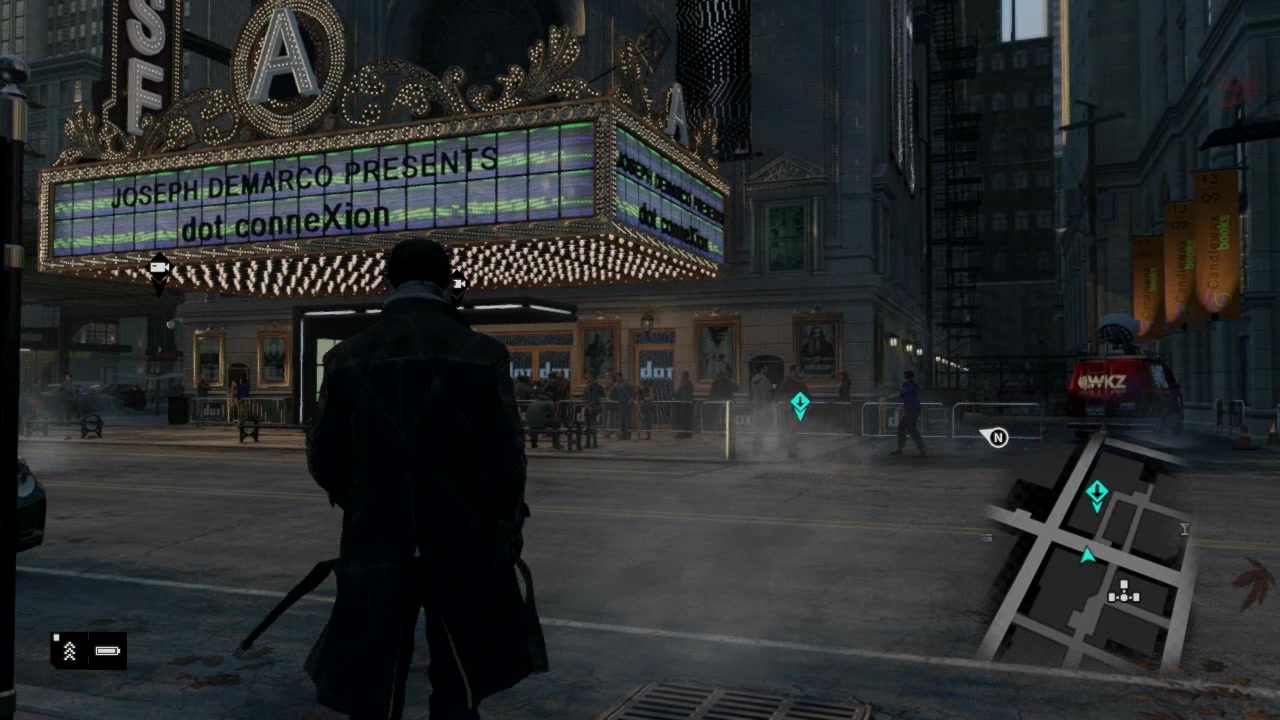
Task: Select the cyan objective marker on the minimap
Action: 1097,494
